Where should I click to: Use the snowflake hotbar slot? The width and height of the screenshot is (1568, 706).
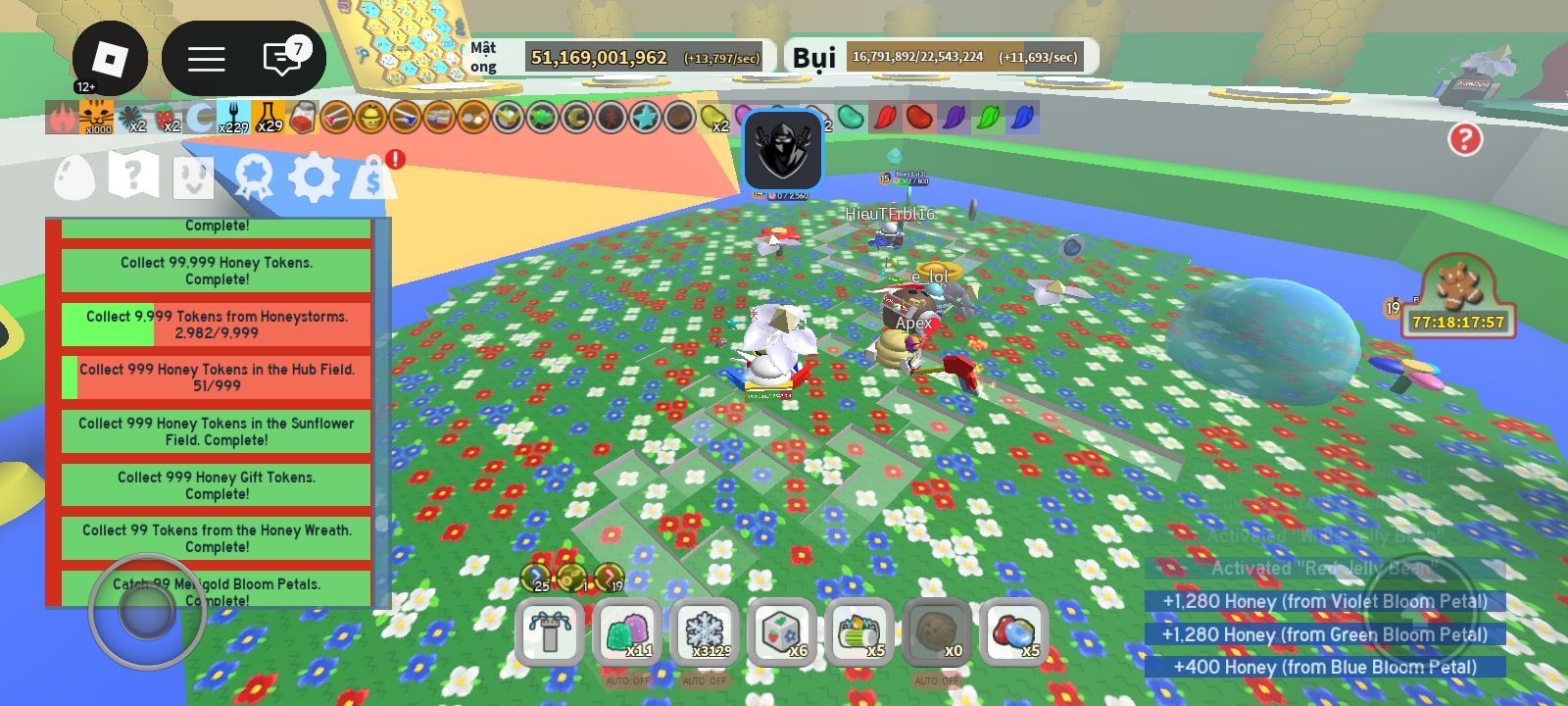click(x=705, y=632)
